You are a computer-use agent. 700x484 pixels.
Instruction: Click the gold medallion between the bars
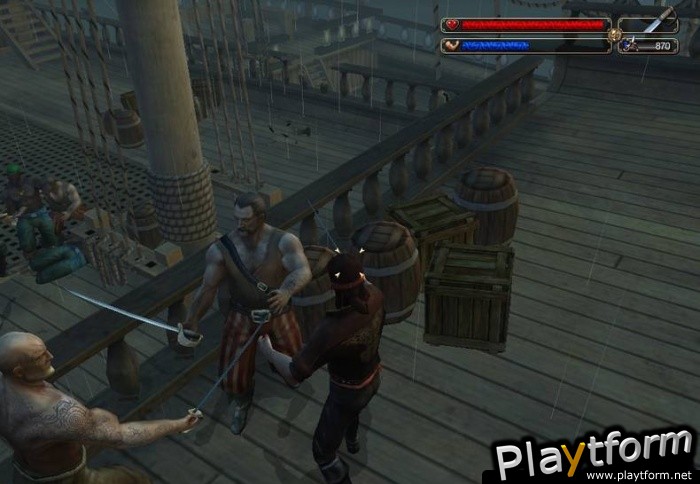[614, 35]
